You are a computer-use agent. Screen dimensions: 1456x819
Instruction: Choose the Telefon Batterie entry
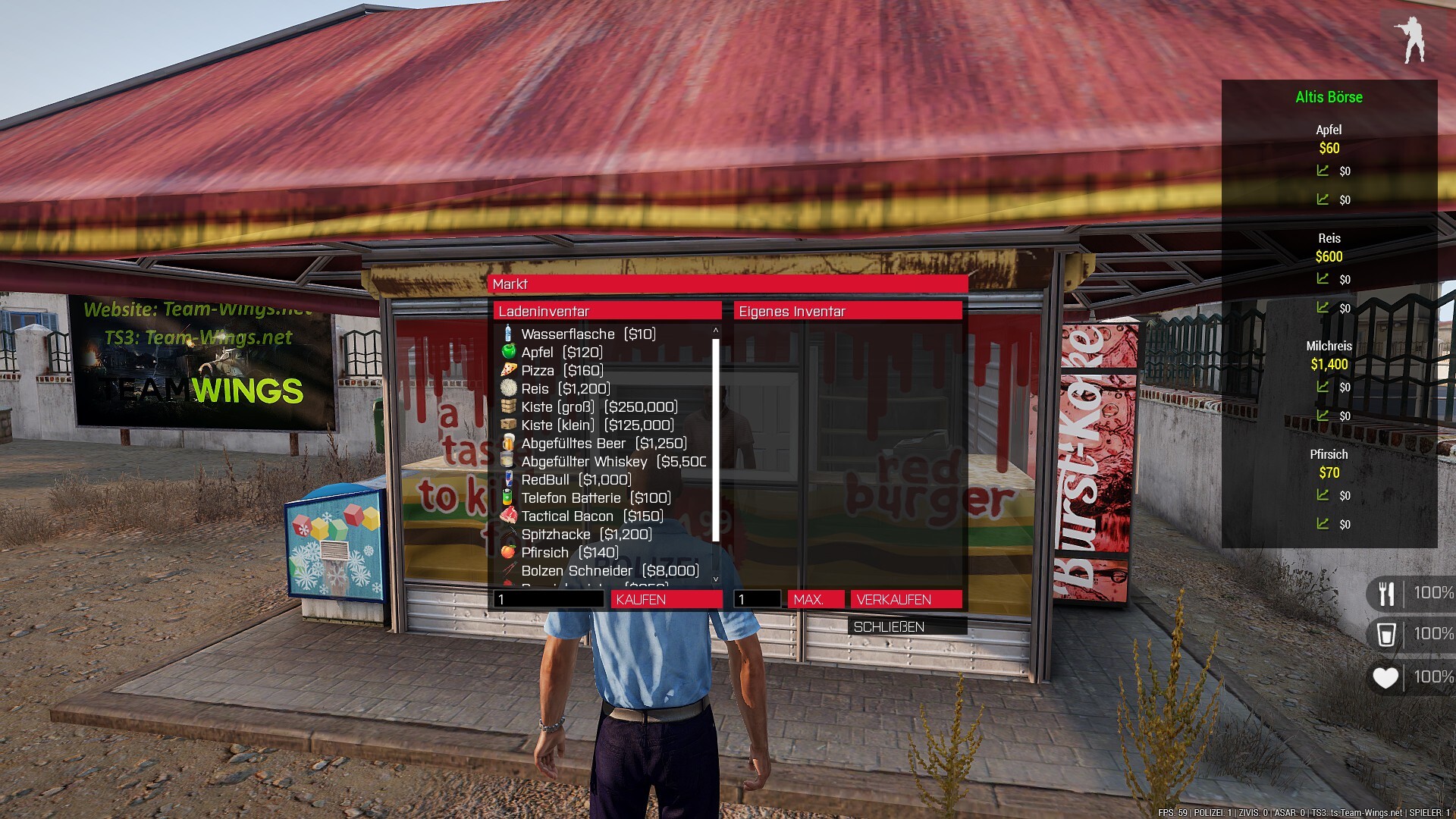tap(595, 498)
